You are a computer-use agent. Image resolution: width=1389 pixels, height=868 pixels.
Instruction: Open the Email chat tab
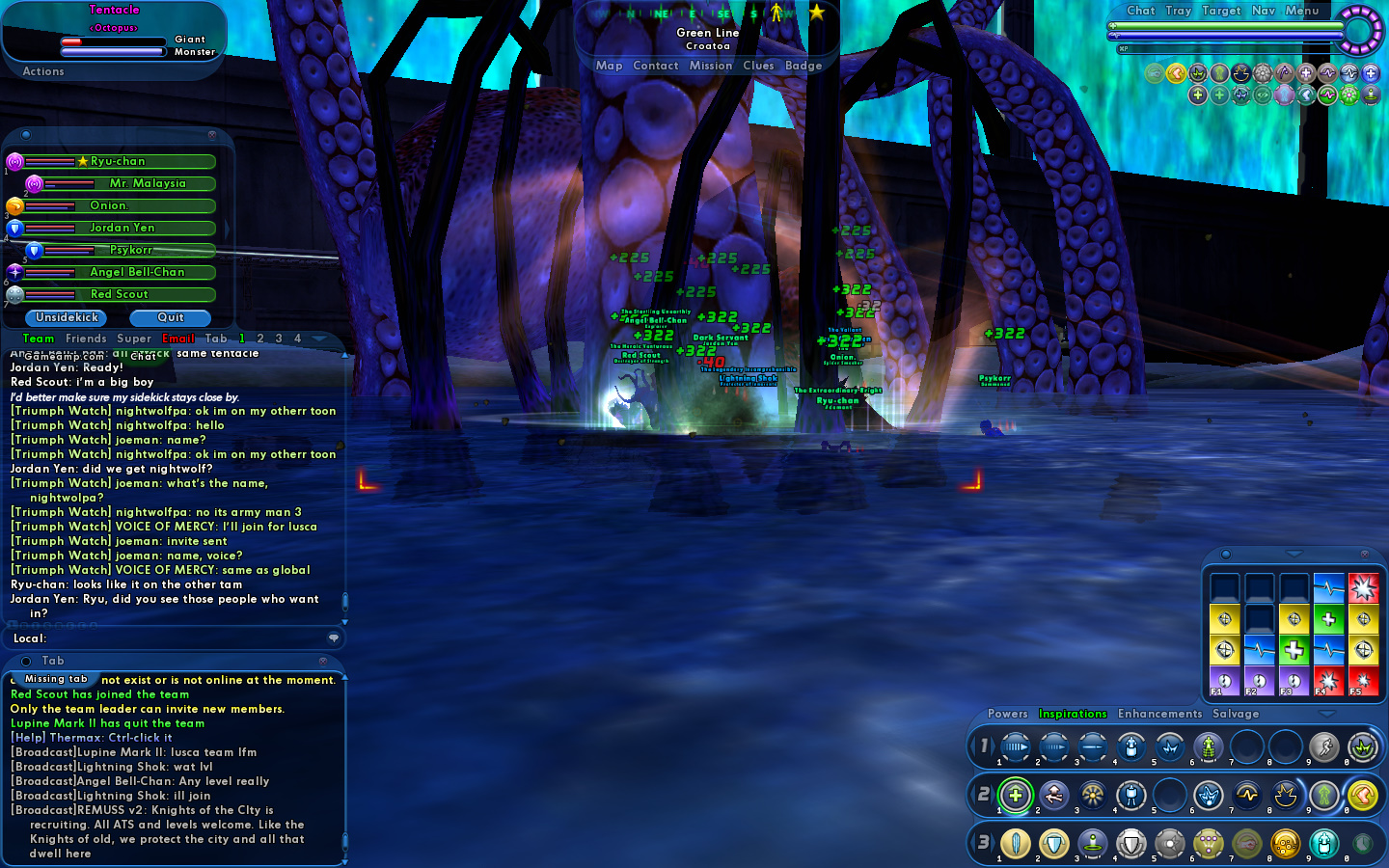pyautogui.click(x=178, y=339)
